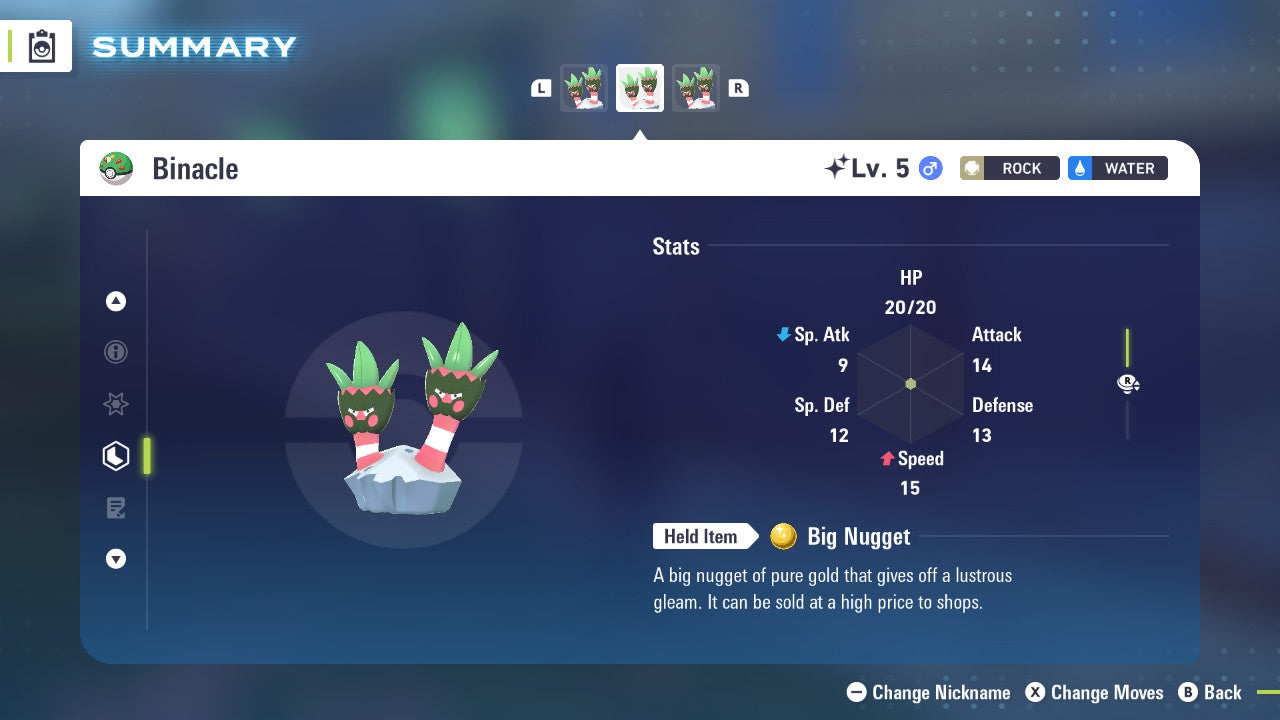
Task: Select the hexagon stats page icon
Action: 116,455
